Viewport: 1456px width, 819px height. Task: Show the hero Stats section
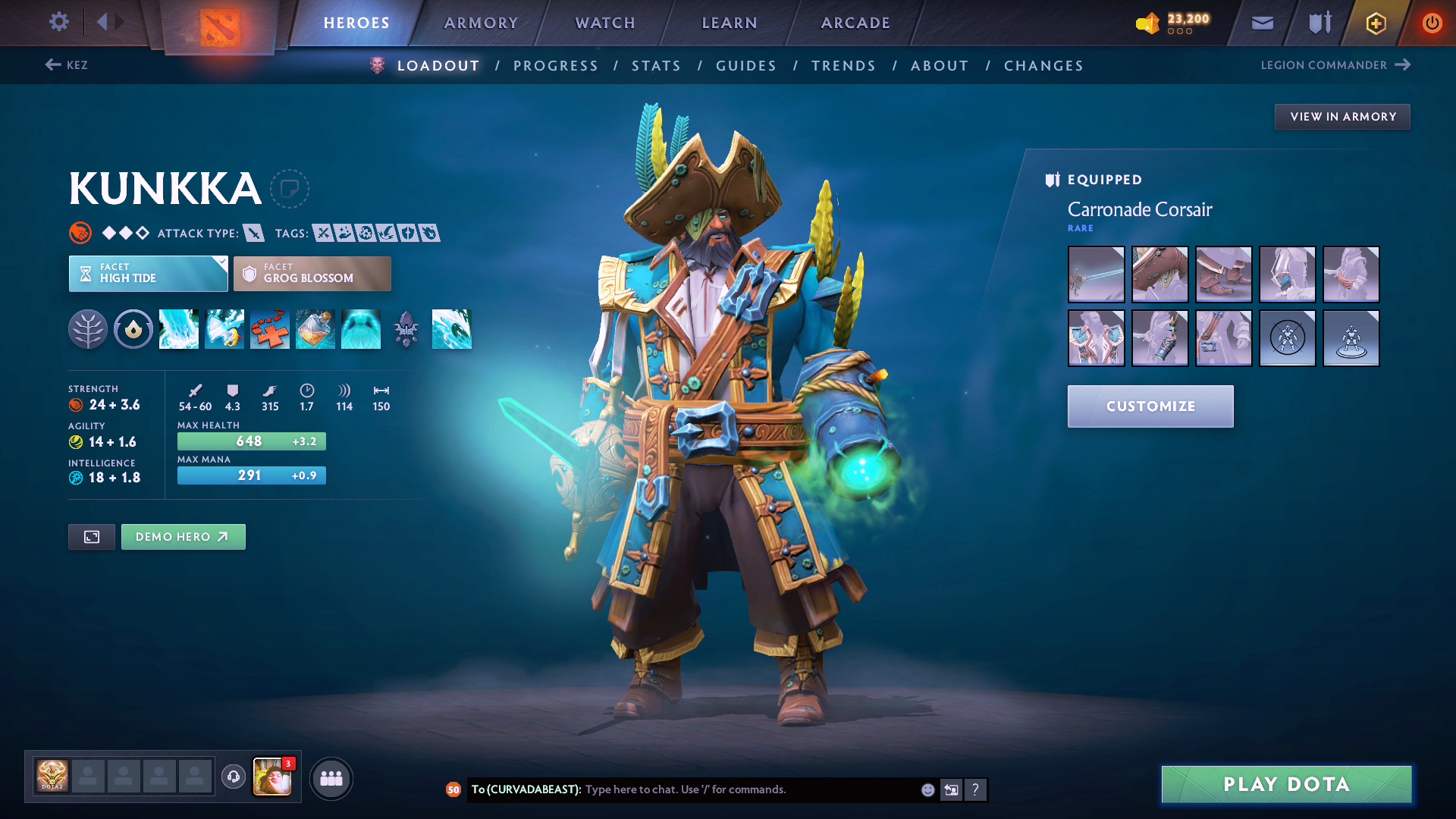pyautogui.click(x=656, y=66)
